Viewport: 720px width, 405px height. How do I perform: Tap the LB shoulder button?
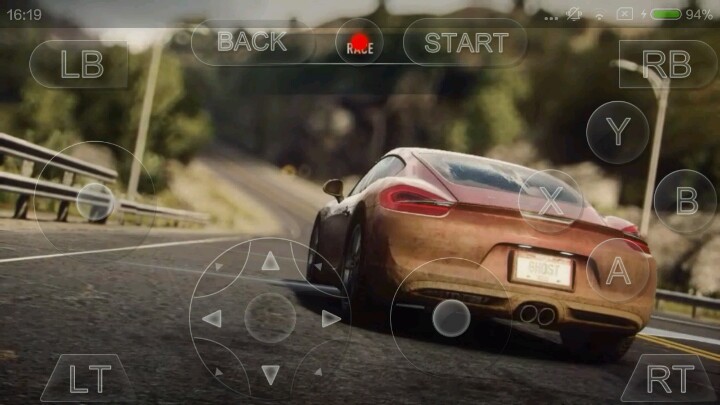(x=79, y=63)
